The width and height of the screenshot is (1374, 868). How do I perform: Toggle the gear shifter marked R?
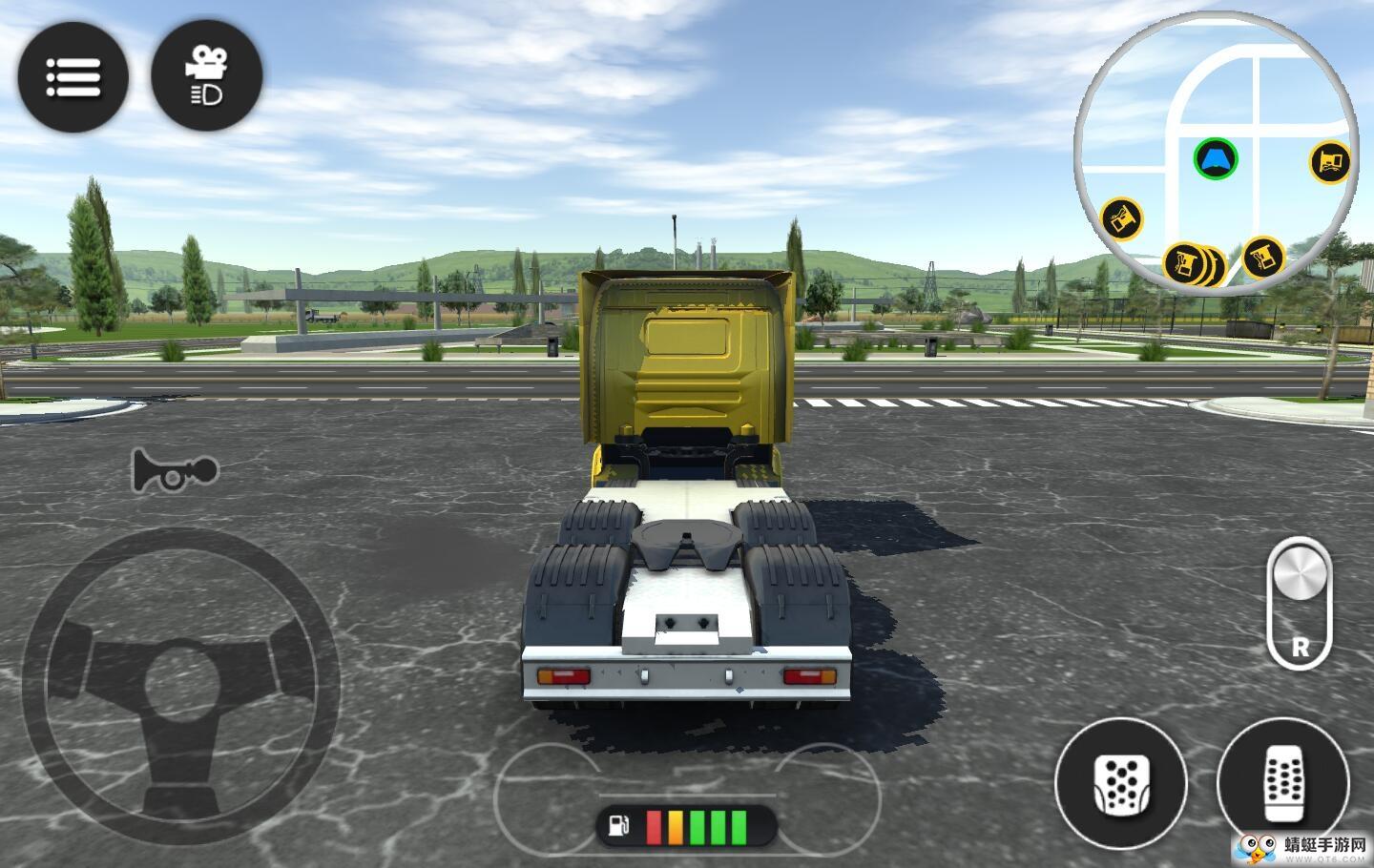1299,603
